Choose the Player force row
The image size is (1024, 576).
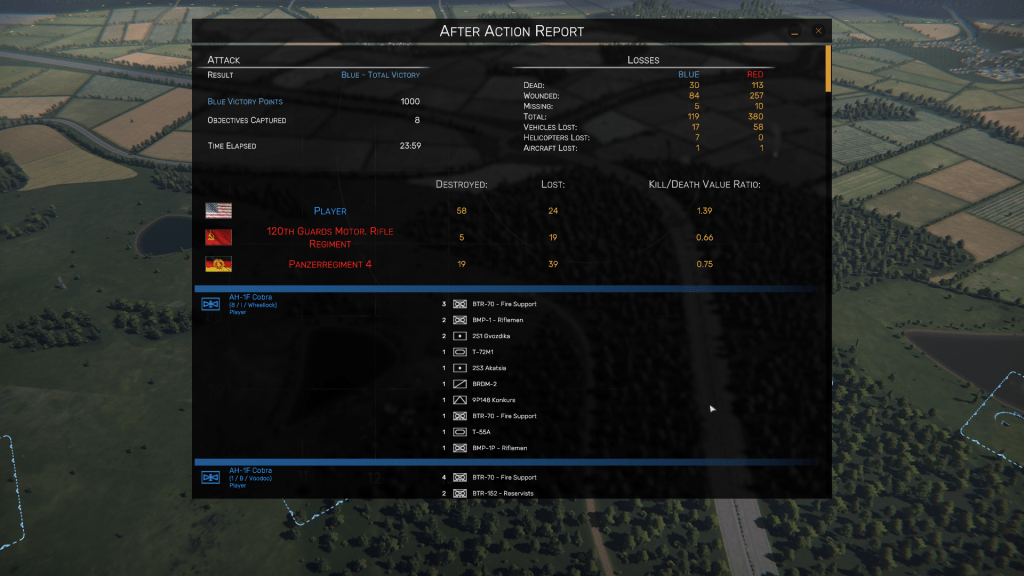point(330,211)
